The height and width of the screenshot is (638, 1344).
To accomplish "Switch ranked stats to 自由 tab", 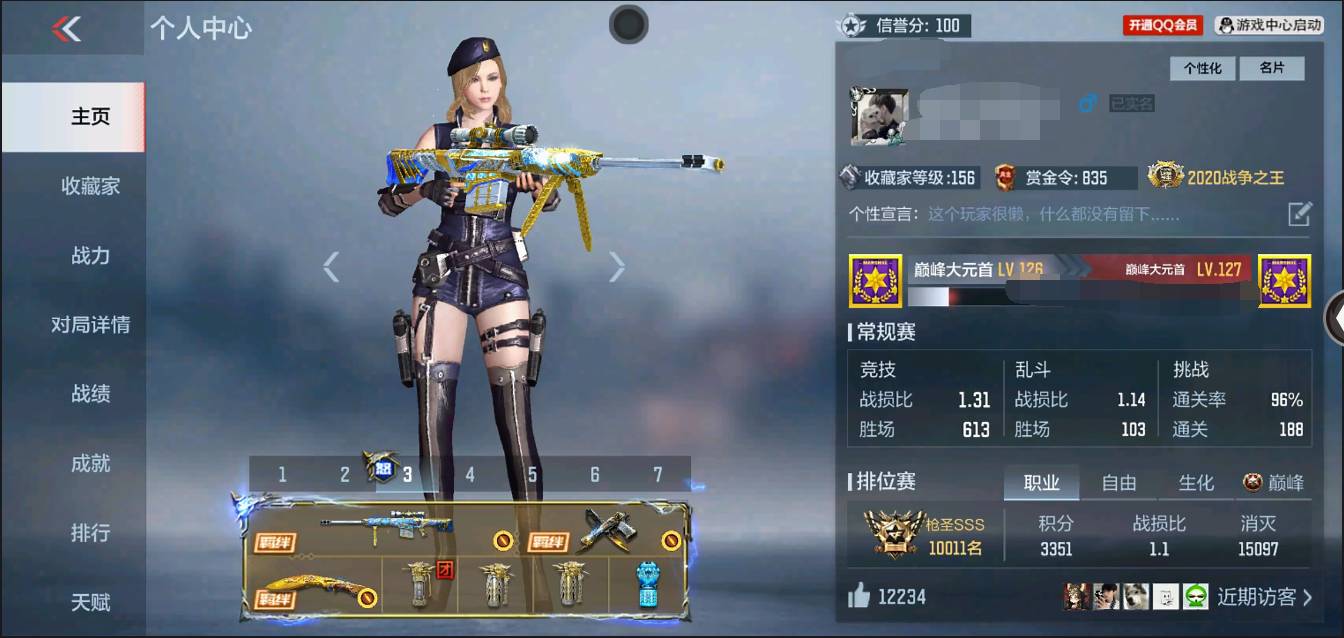I will [x=1118, y=483].
